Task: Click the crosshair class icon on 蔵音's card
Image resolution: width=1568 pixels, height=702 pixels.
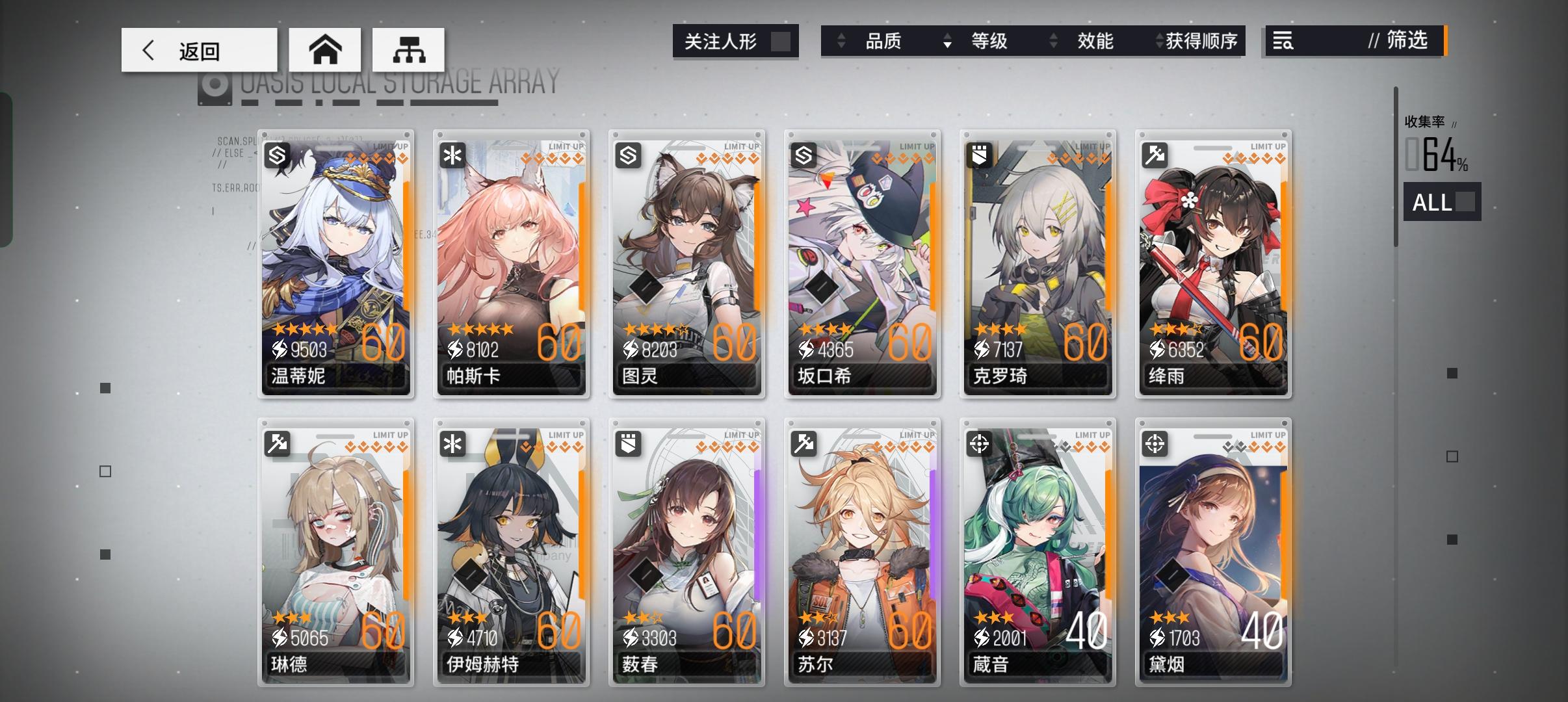Action: click(x=980, y=443)
